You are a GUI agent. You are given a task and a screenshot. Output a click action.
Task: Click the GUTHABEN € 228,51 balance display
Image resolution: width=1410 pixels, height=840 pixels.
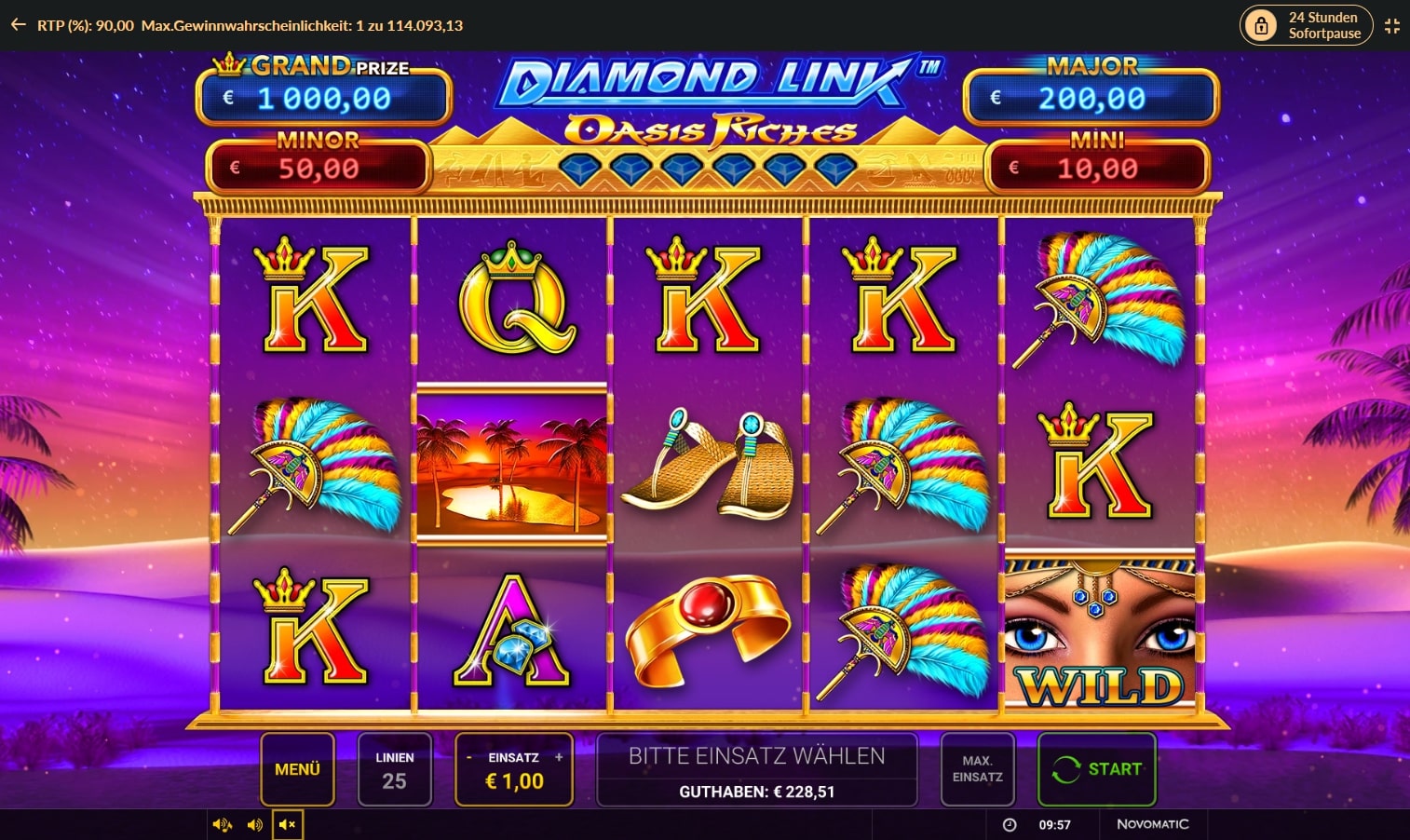point(756,793)
